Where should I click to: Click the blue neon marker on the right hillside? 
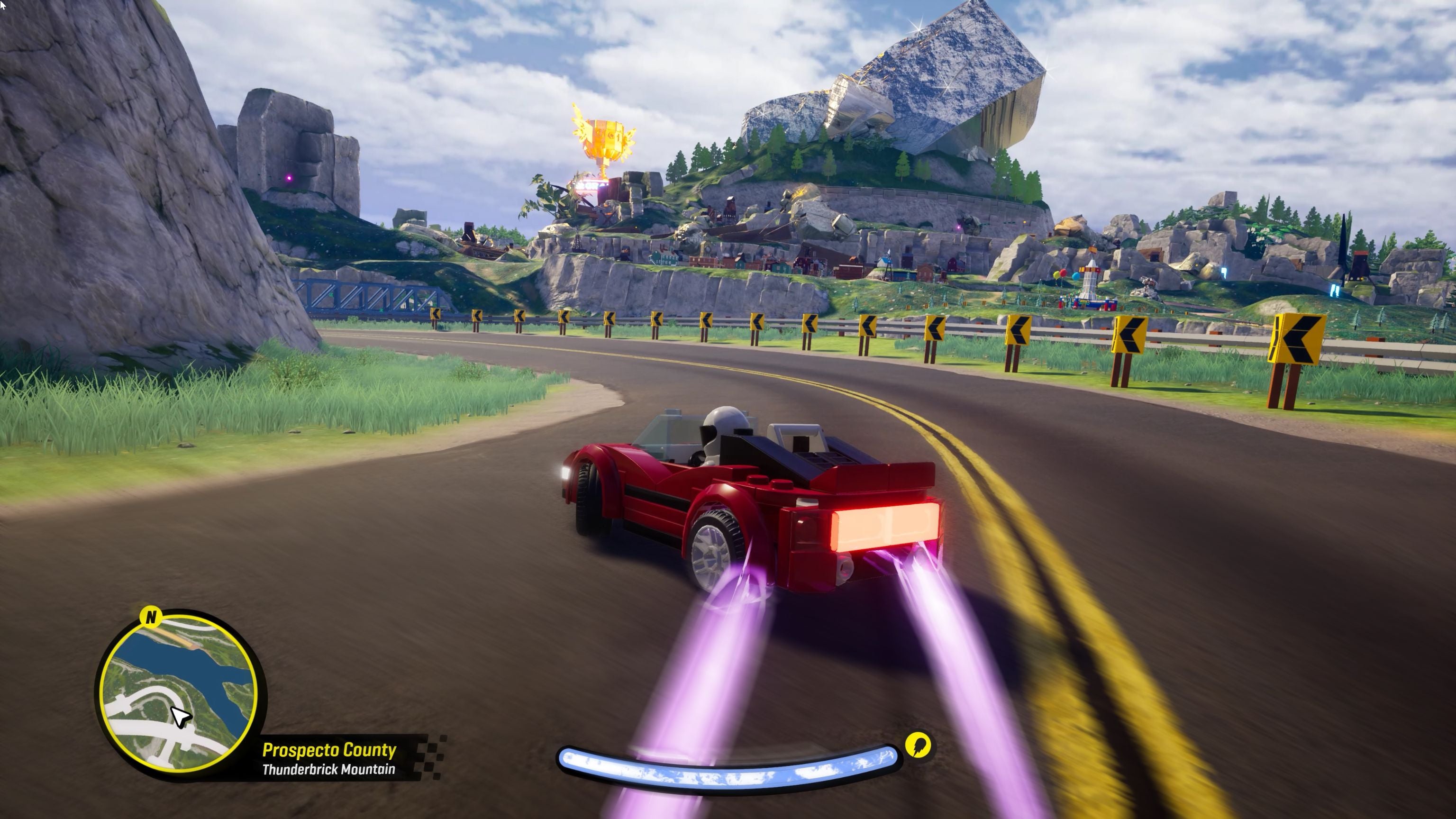[x=1335, y=291]
